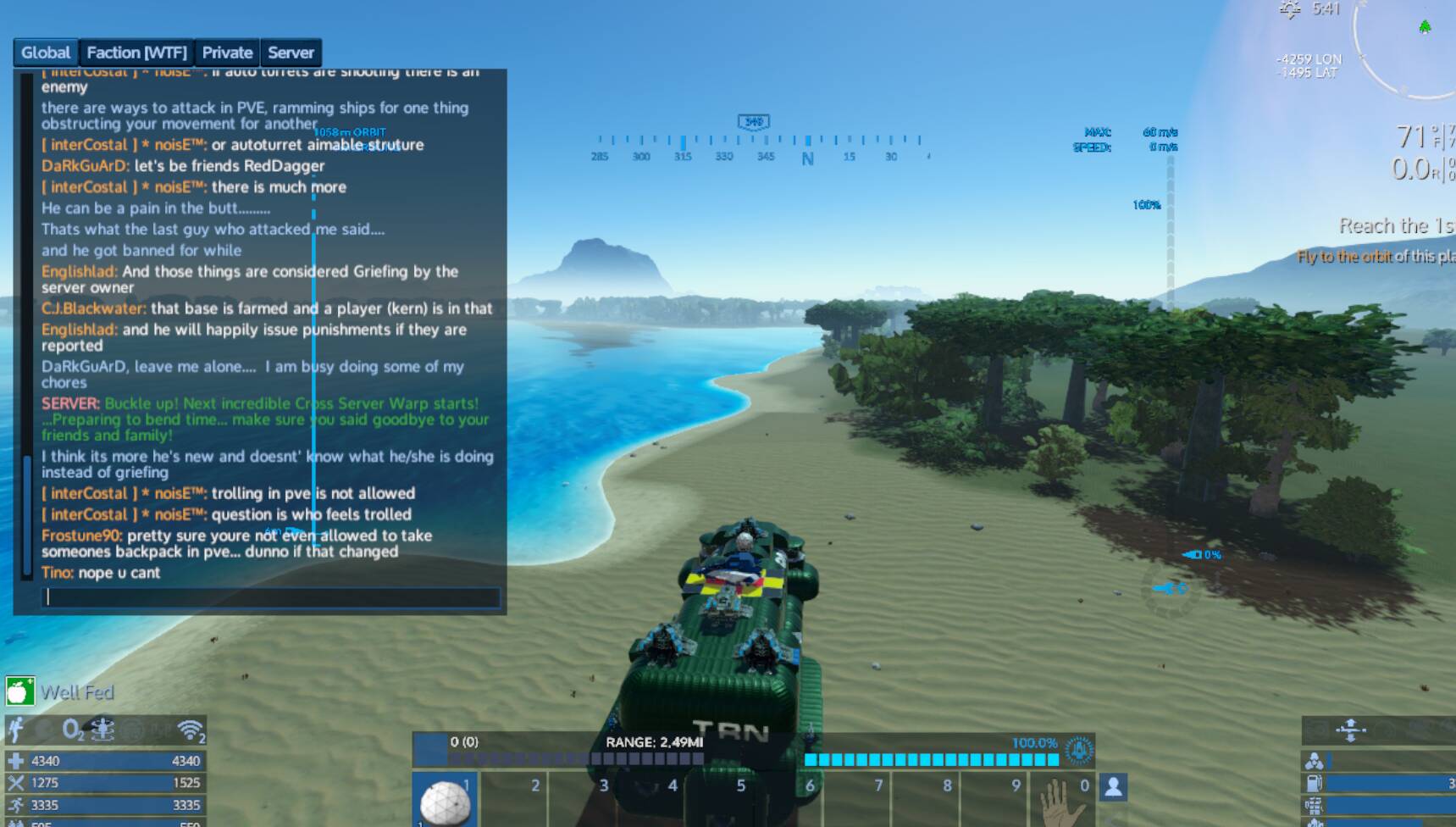The height and width of the screenshot is (827, 1456).
Task: Focus the chat message input field
Action: 270,597
